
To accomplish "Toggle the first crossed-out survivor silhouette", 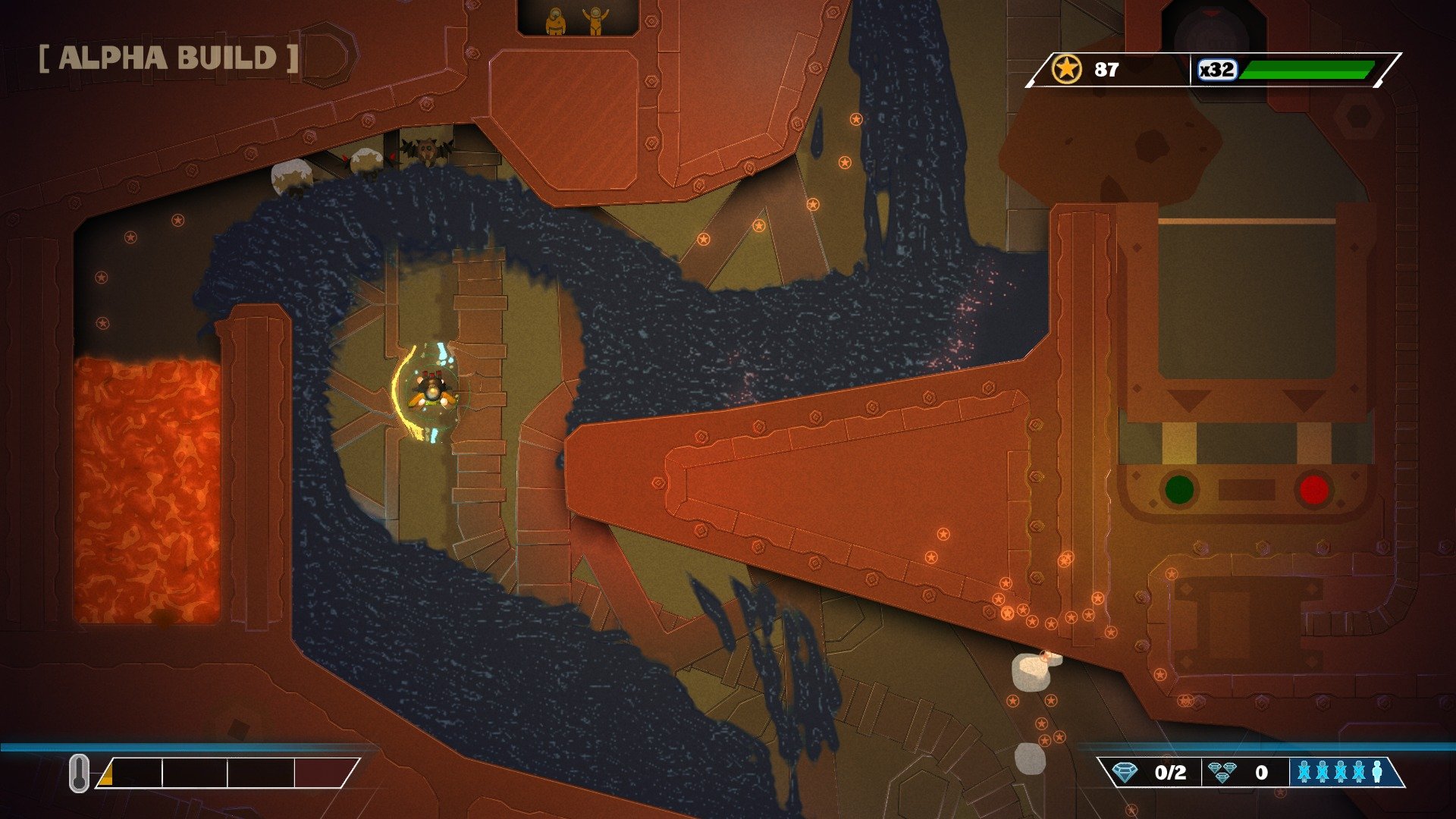I will pyautogui.click(x=1305, y=771).
